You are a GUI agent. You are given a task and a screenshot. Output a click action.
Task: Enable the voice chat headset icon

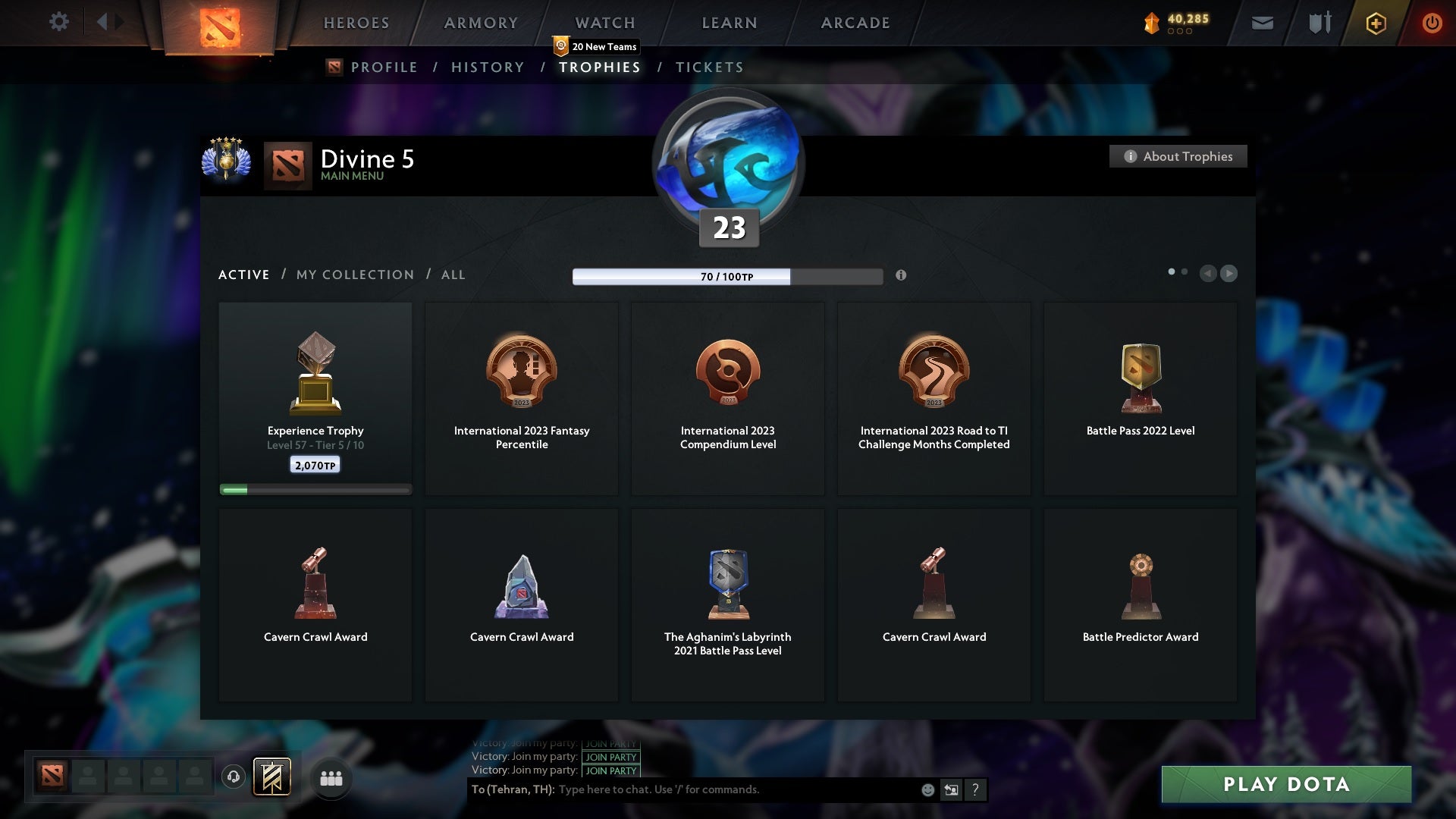(234, 777)
